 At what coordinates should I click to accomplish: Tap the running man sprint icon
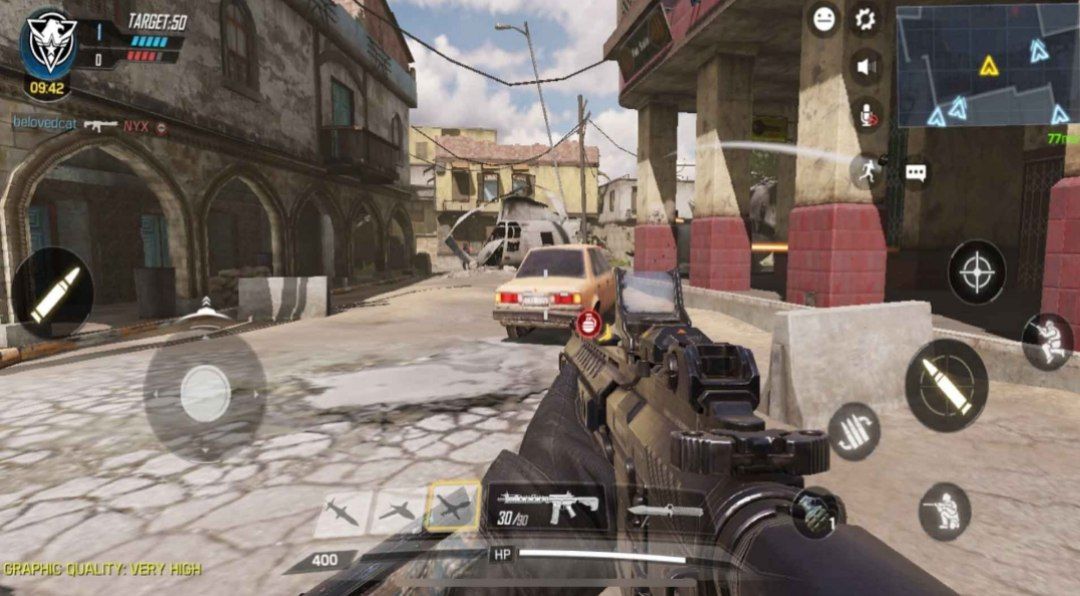click(867, 169)
